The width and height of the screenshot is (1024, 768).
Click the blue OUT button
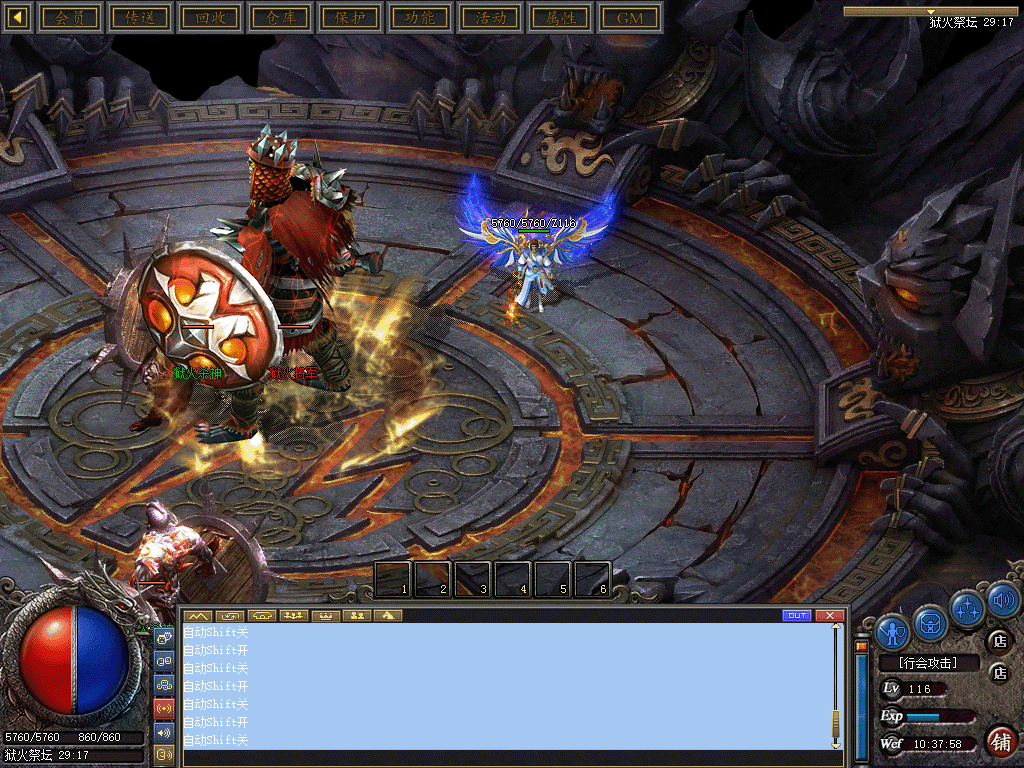coord(797,615)
